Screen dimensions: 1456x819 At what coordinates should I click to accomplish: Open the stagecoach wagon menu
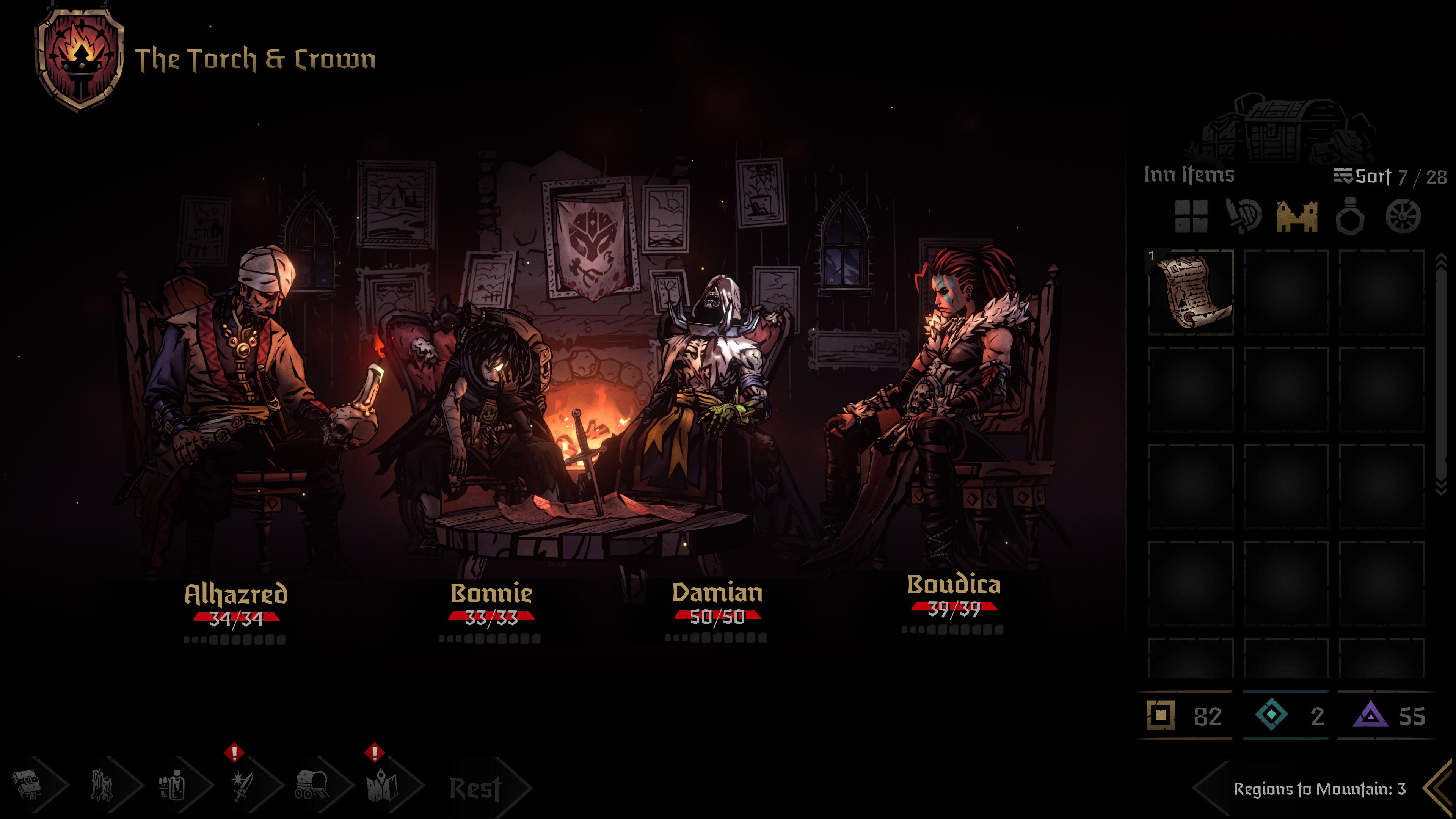click(x=312, y=785)
